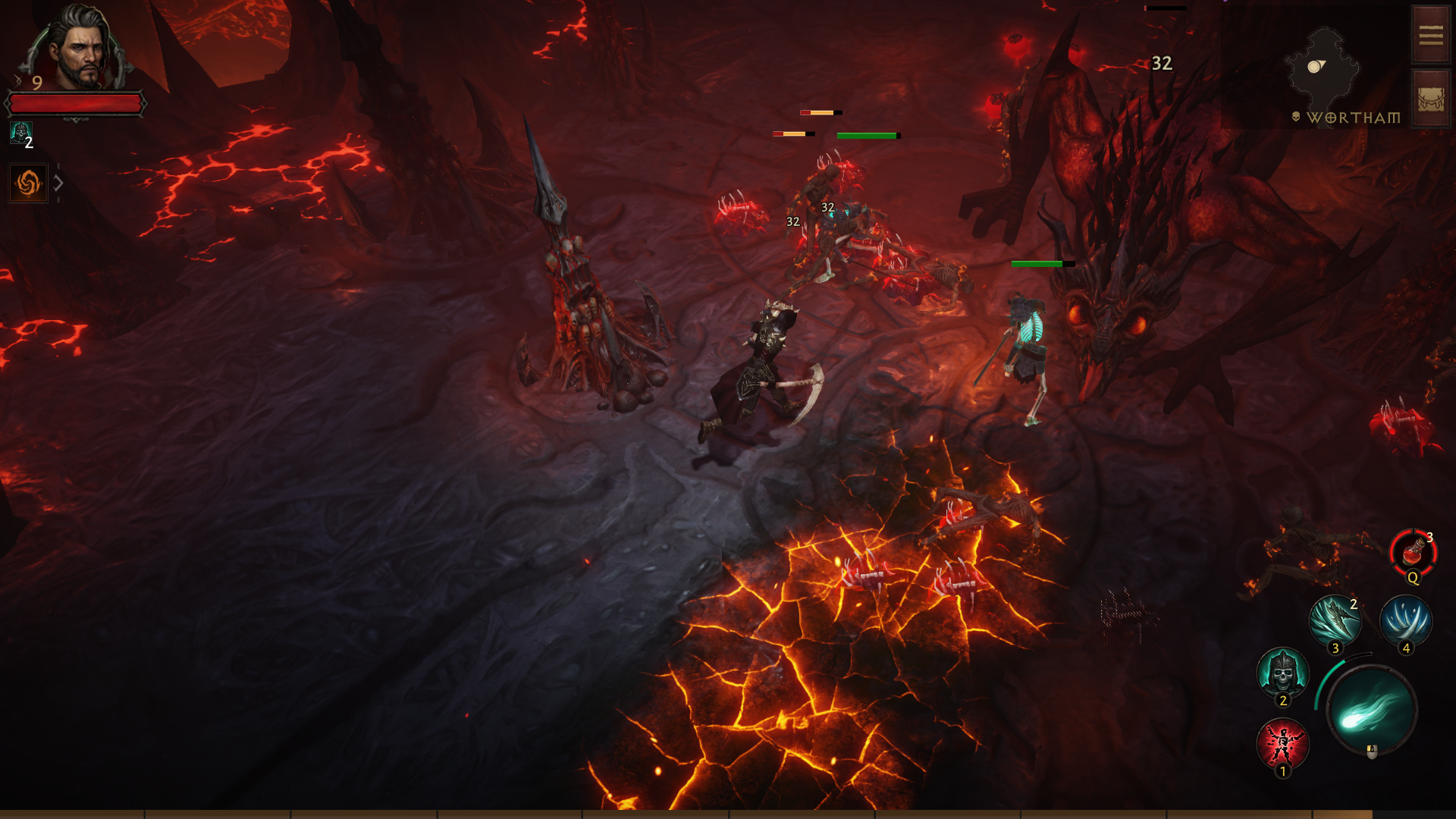The image size is (1456, 819).
Task: Expand the quest tracker using the chevron arrow
Action: [x=58, y=181]
